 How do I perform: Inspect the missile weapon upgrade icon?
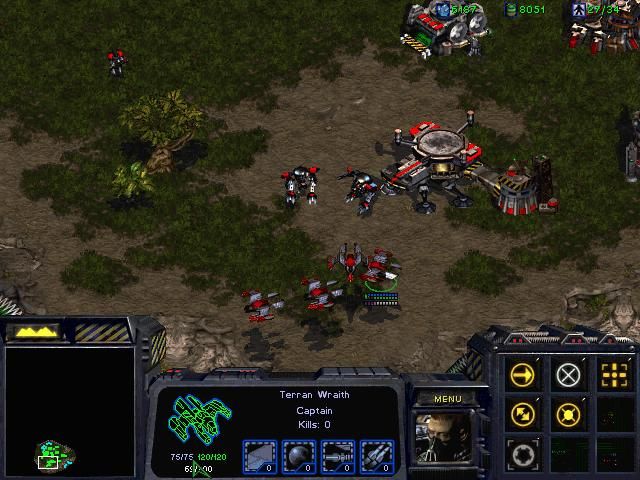pos(376,455)
